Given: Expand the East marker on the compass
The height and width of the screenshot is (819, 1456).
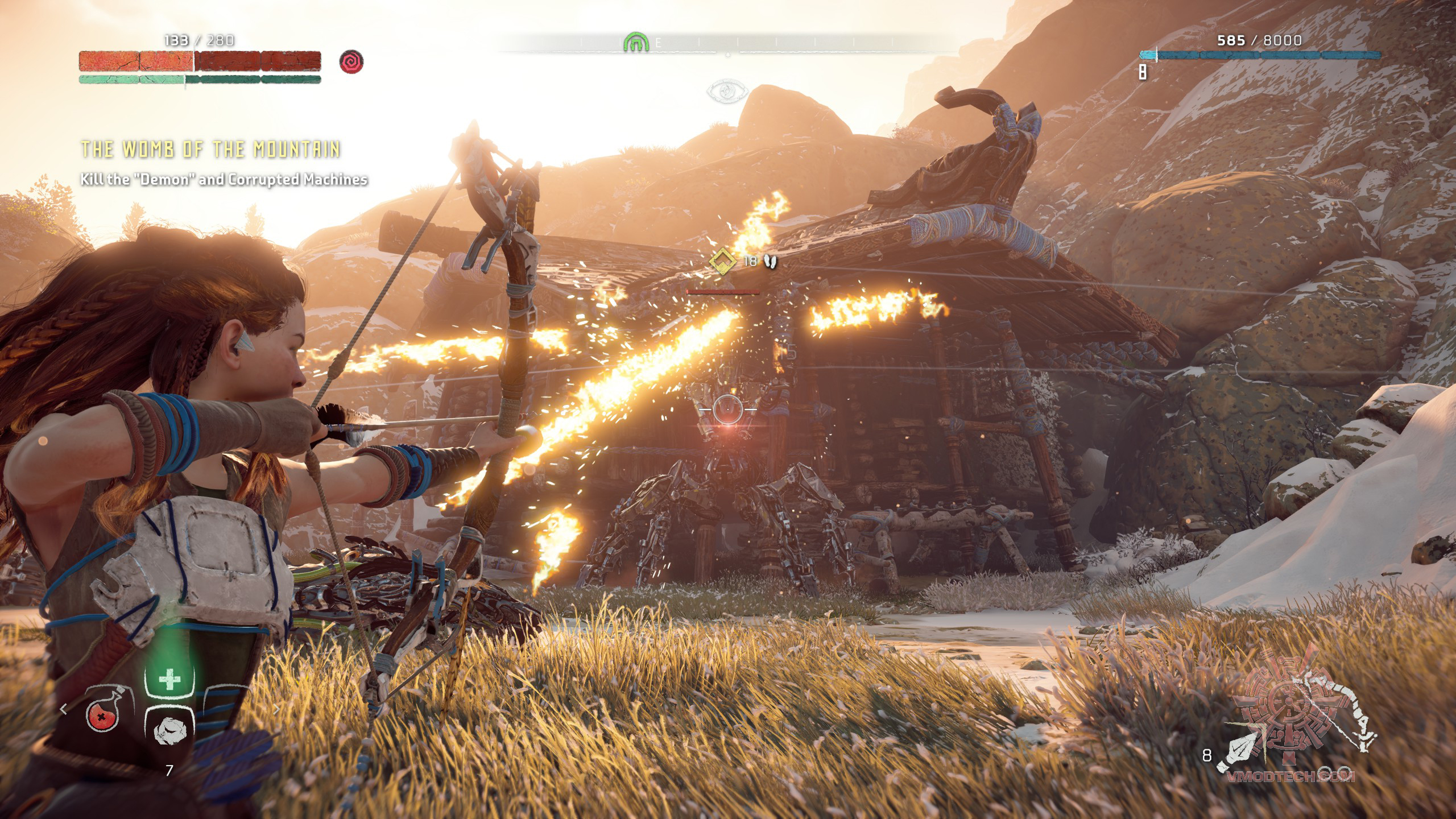Looking at the screenshot, I should click(x=658, y=42).
